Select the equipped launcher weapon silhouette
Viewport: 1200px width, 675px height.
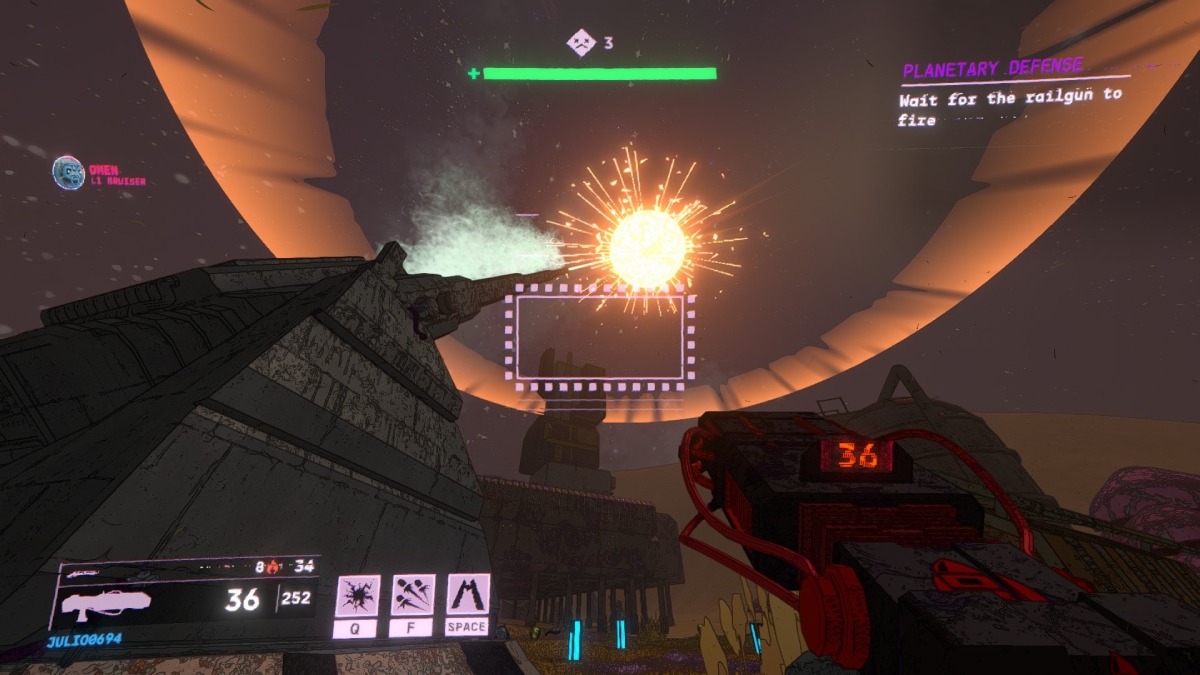106,602
